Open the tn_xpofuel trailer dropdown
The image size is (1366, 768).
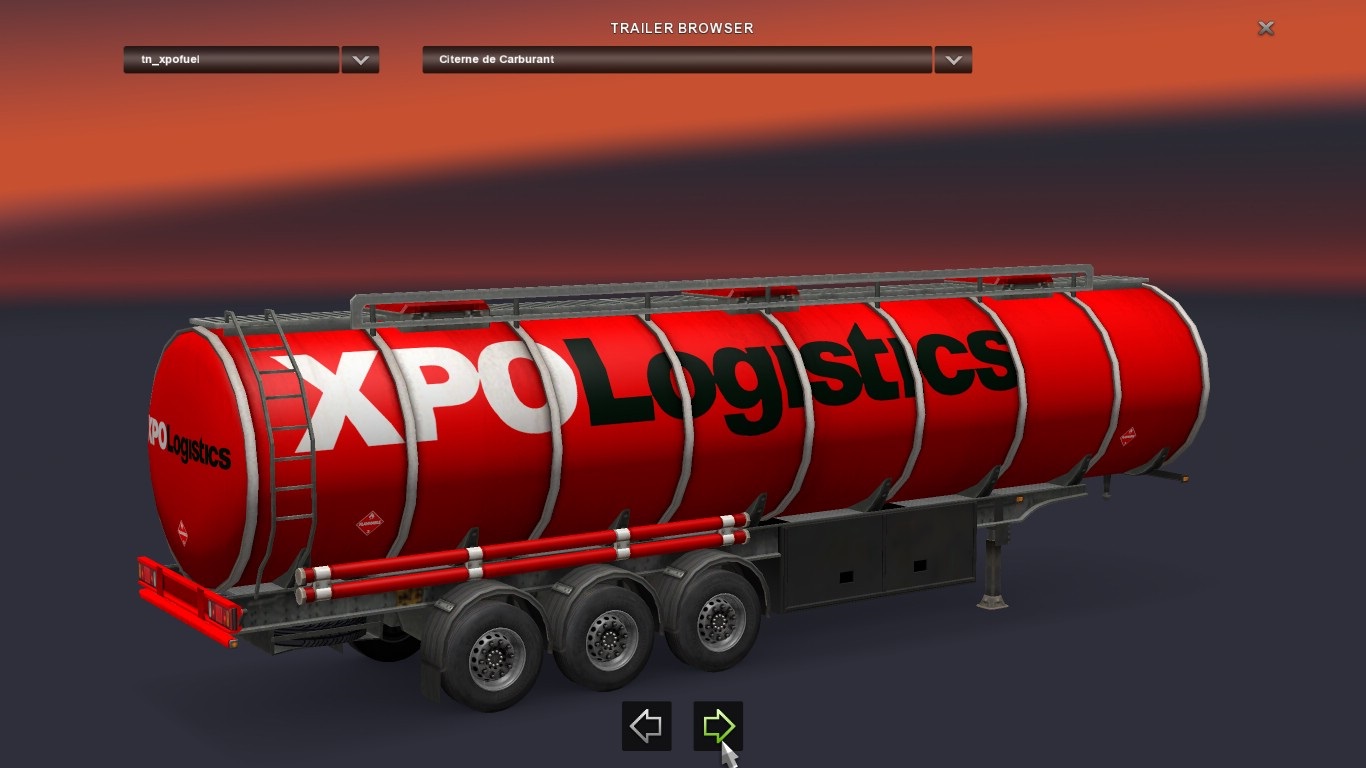(x=231, y=60)
